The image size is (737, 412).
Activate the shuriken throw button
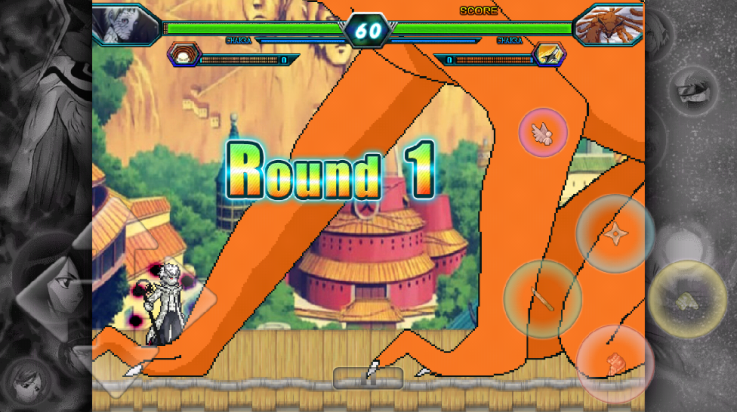point(615,234)
